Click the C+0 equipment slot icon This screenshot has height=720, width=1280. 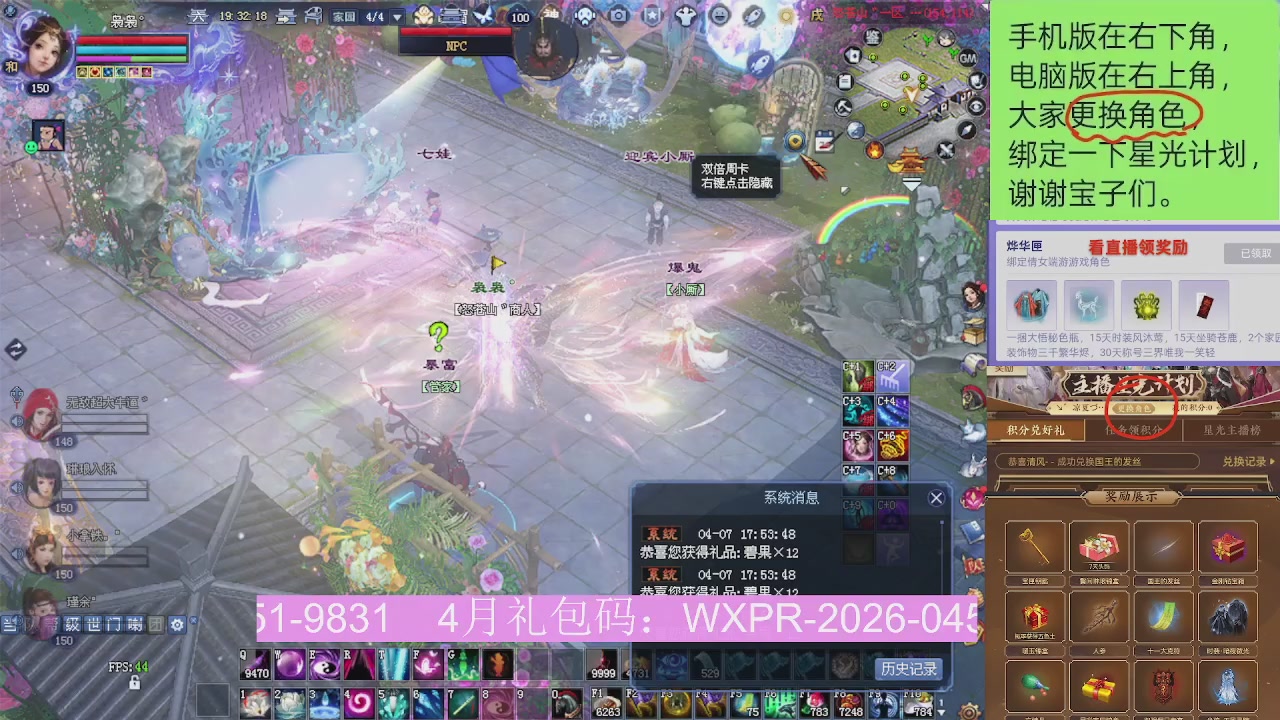[890, 512]
